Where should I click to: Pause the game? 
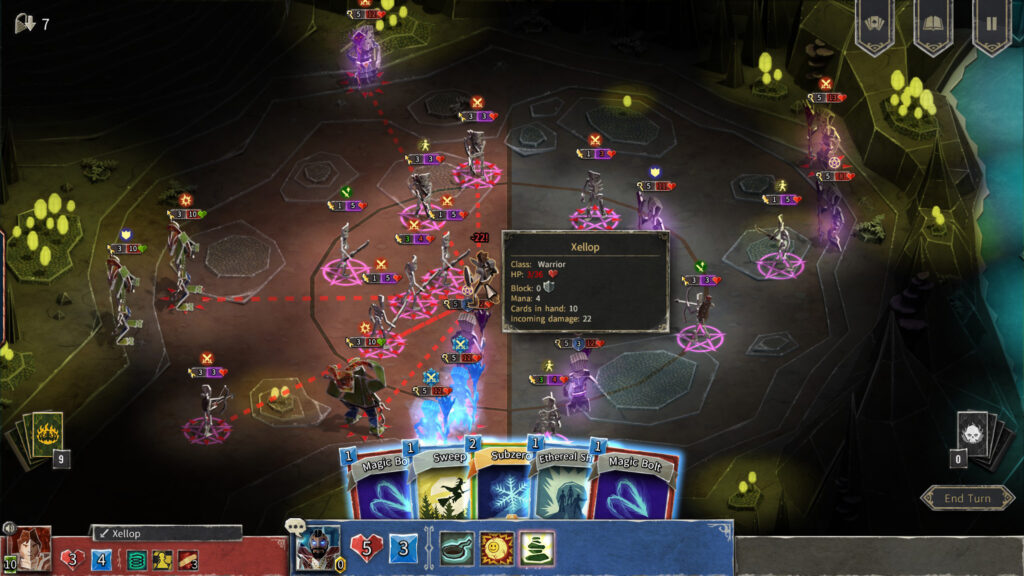pyautogui.click(x=992, y=24)
